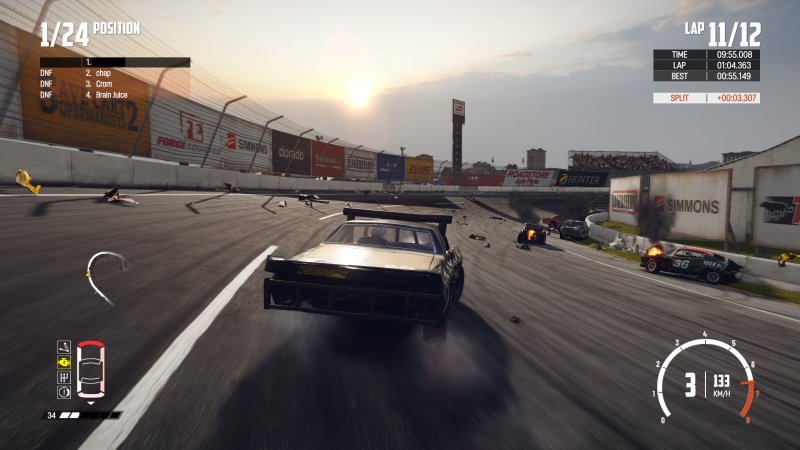Click the tachometer gauge dial
800x450 pixels.
click(706, 380)
